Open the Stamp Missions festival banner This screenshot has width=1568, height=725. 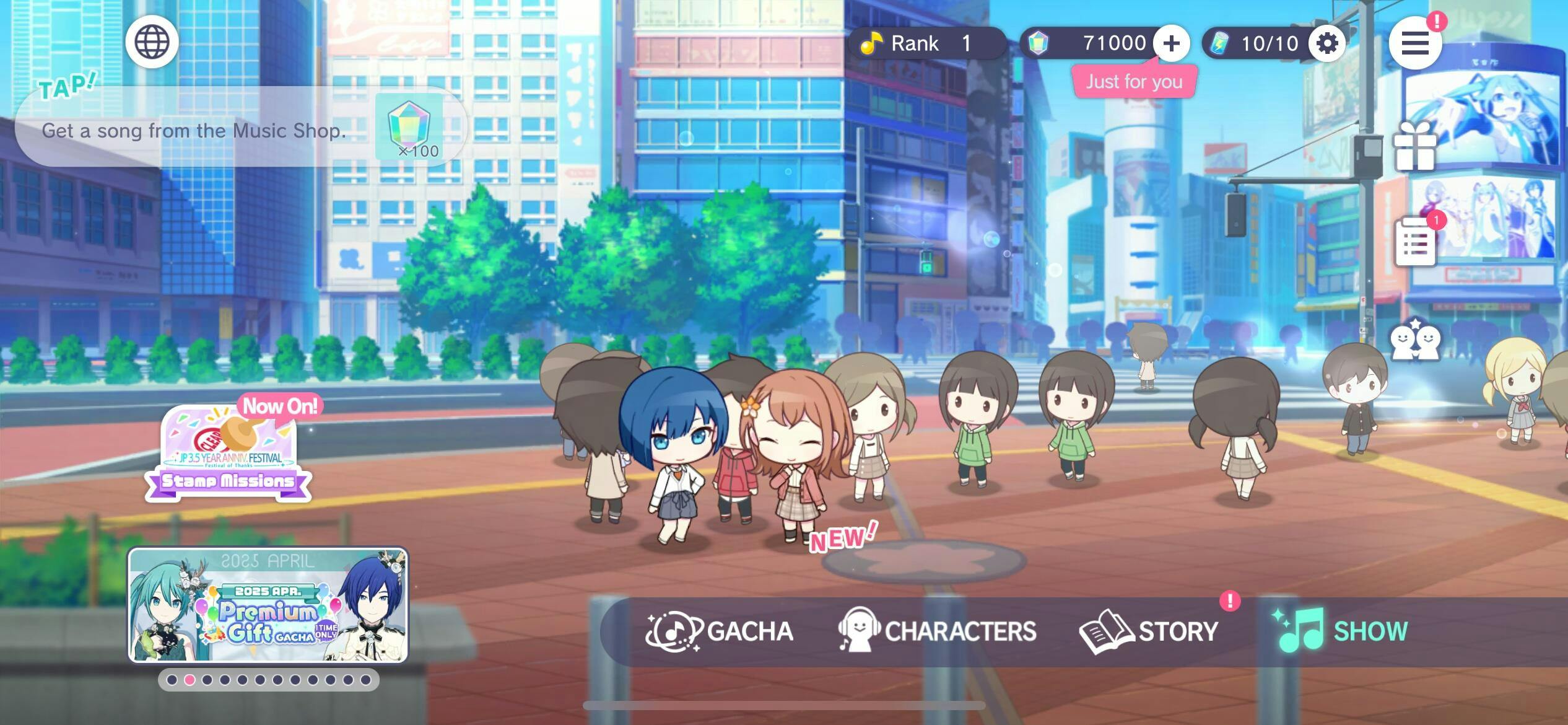228,452
